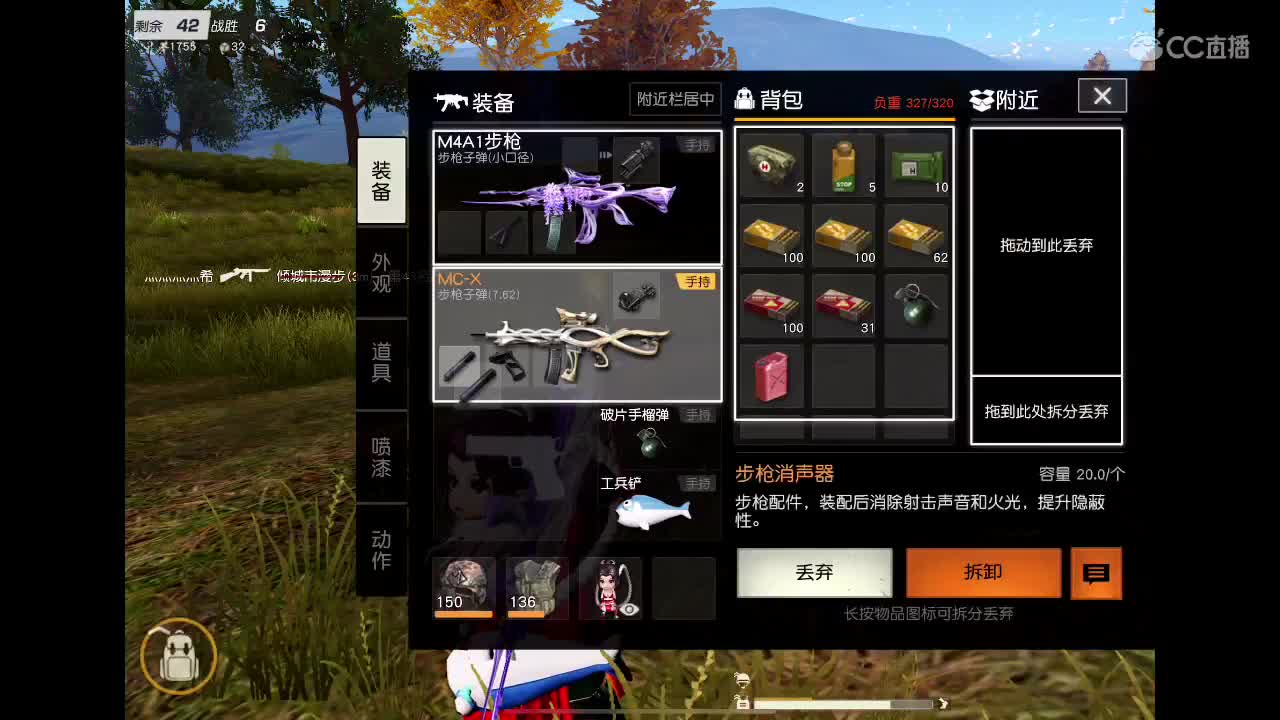
Task: Click the green bandage pack showing 10
Action: pos(915,165)
